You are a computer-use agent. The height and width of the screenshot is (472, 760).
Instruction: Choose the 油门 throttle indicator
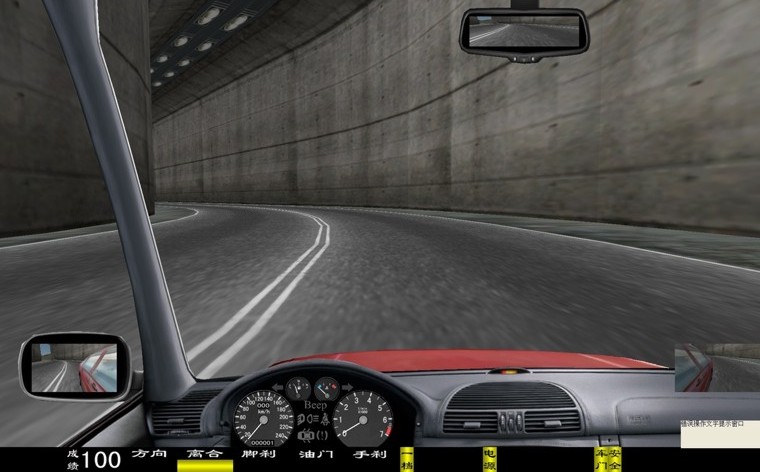(316, 455)
